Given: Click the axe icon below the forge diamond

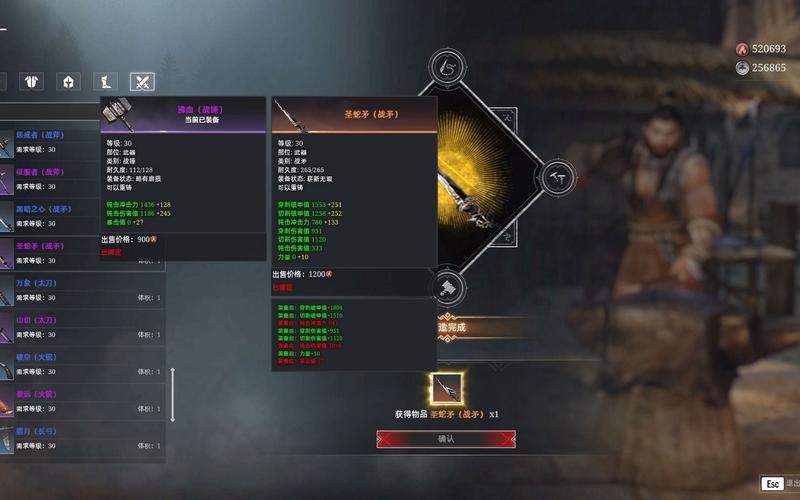Looking at the screenshot, I should coord(446,289).
